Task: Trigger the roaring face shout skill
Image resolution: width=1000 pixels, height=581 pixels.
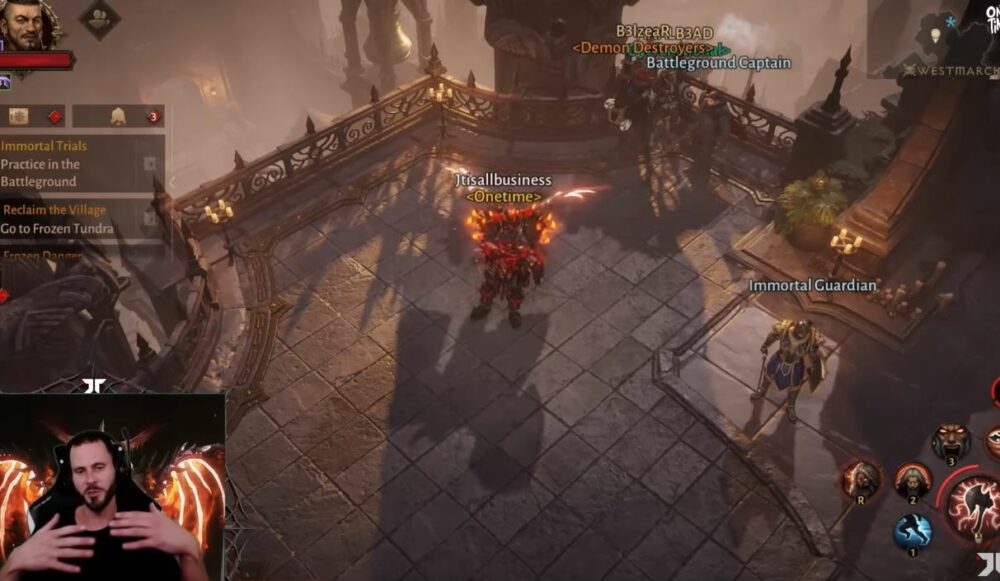Action: (x=951, y=441)
